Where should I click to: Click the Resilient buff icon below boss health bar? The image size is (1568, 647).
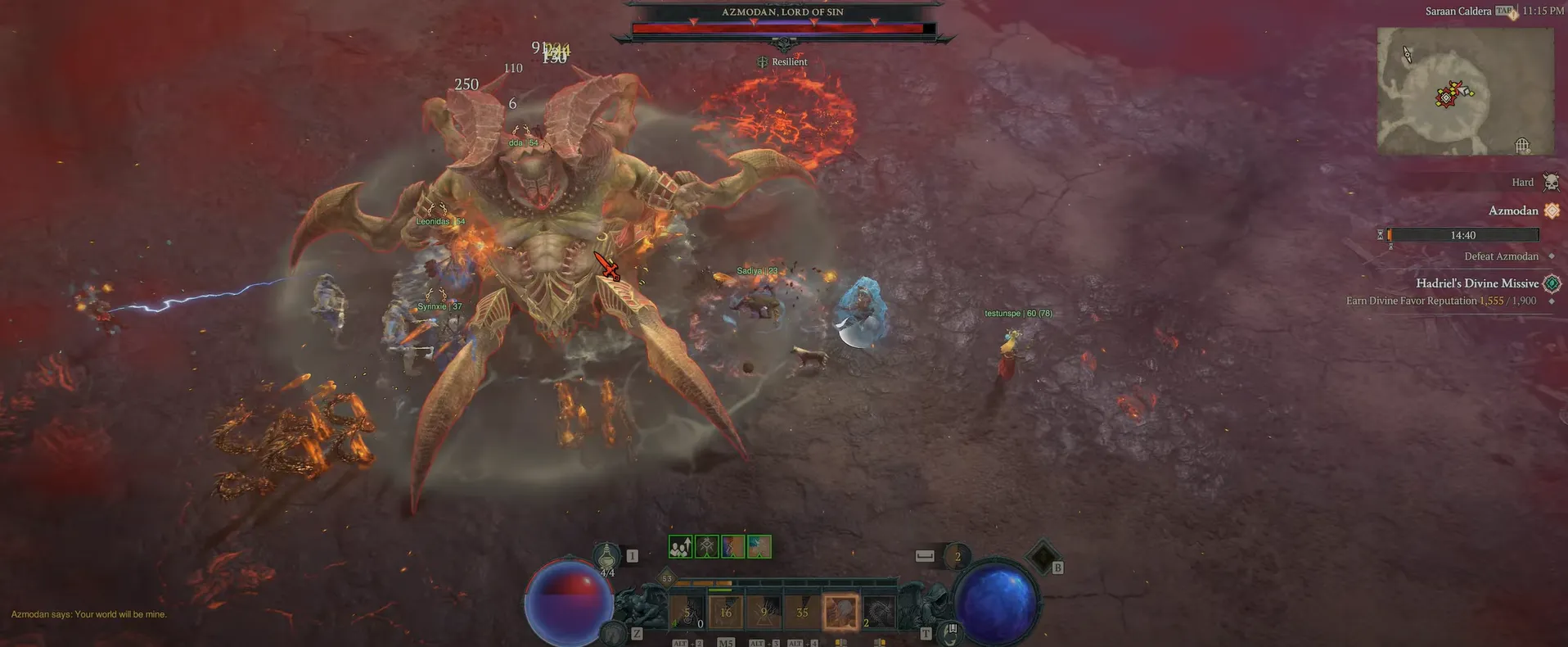763,61
